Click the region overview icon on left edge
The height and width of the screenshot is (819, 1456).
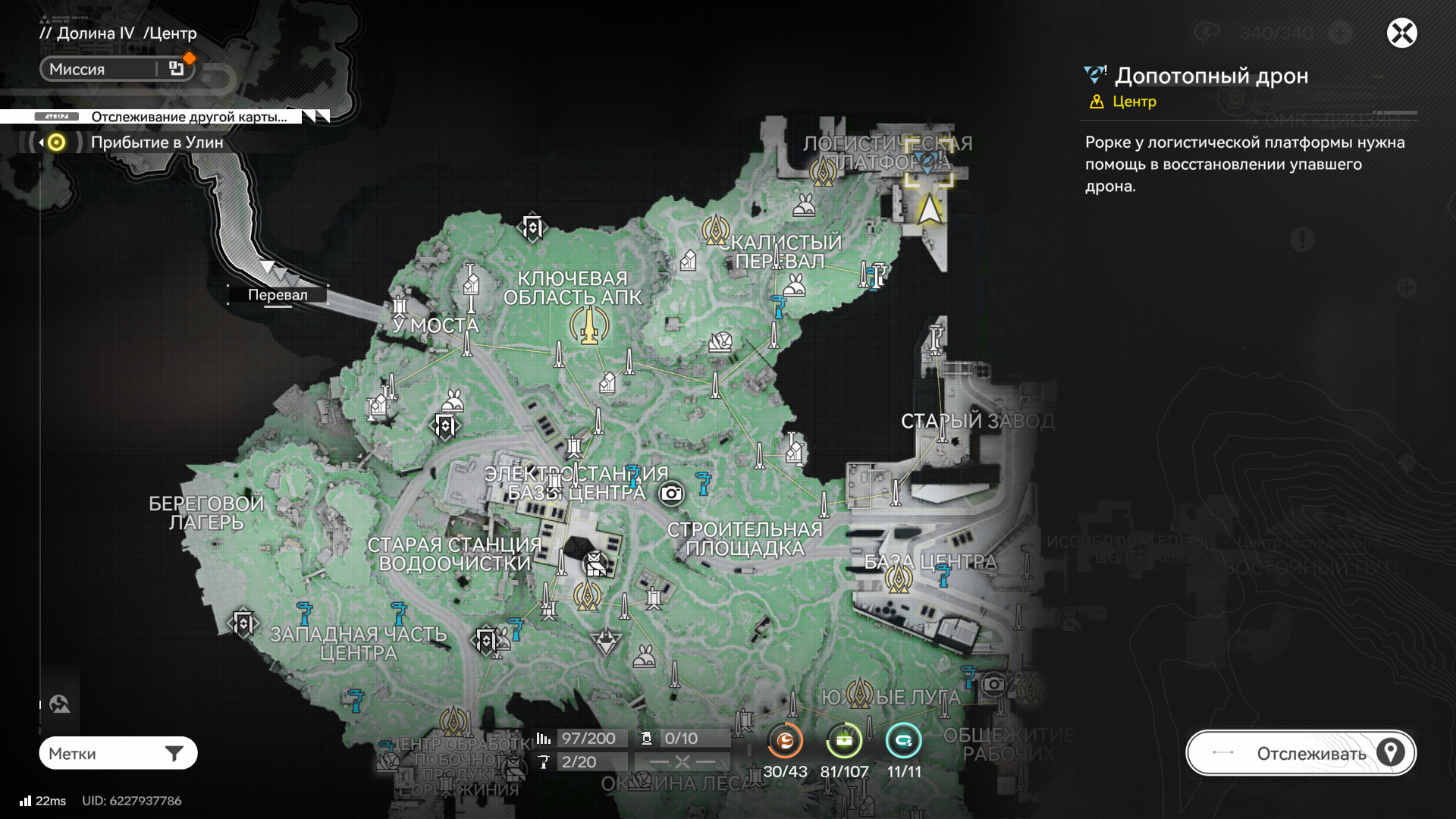(60, 704)
